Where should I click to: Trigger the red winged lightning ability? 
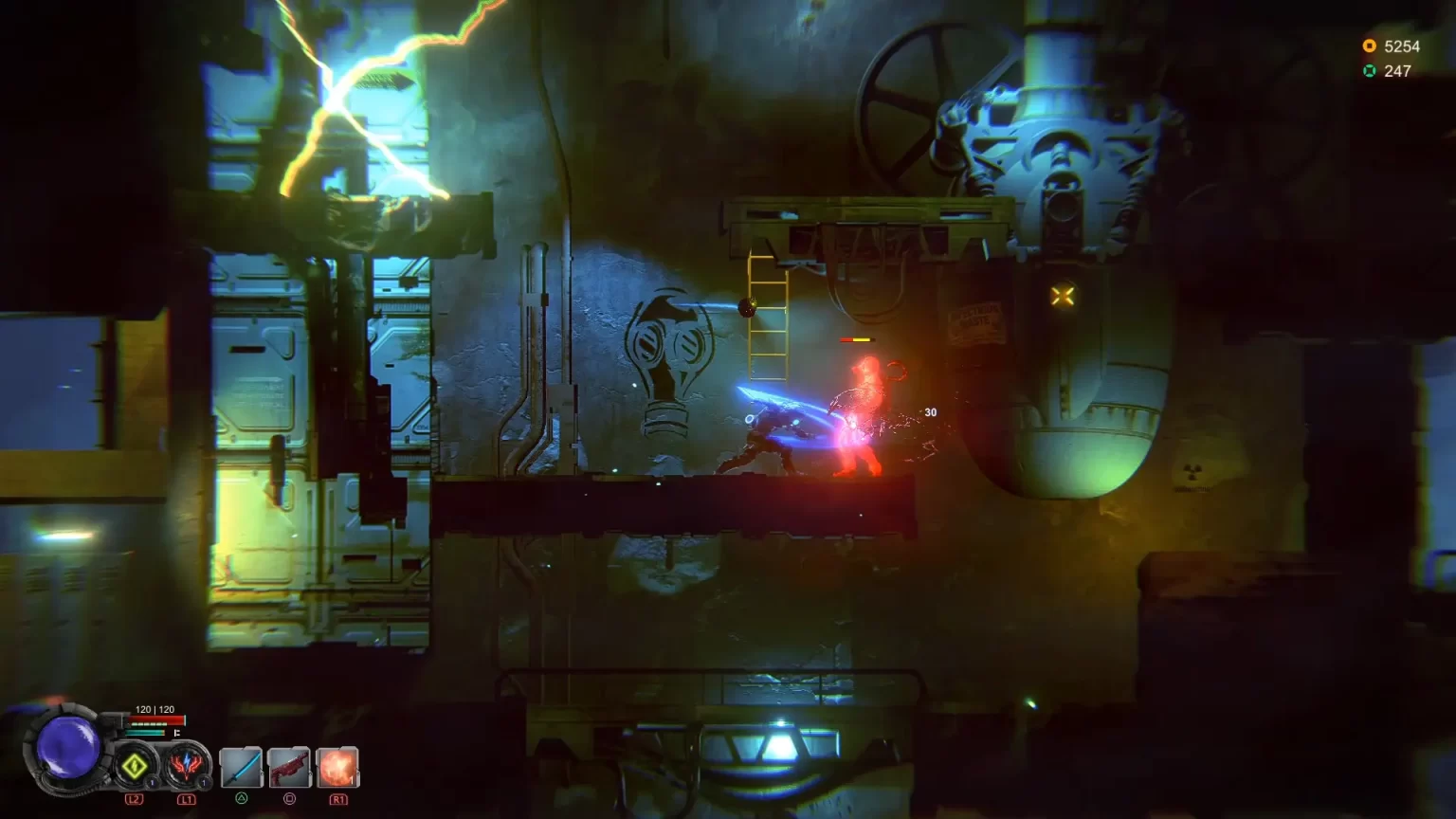(x=186, y=766)
